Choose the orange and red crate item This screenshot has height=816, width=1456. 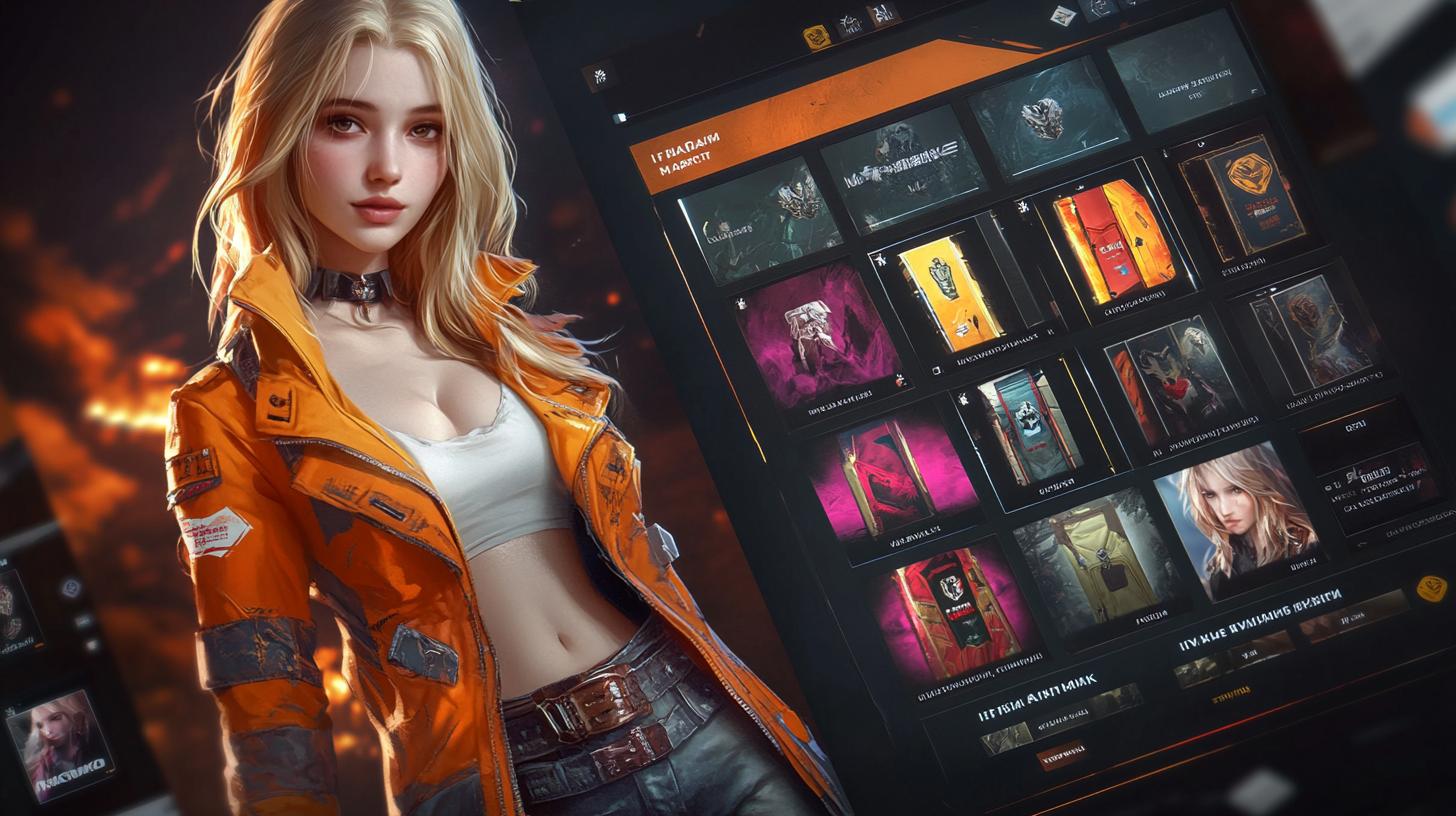1112,240
